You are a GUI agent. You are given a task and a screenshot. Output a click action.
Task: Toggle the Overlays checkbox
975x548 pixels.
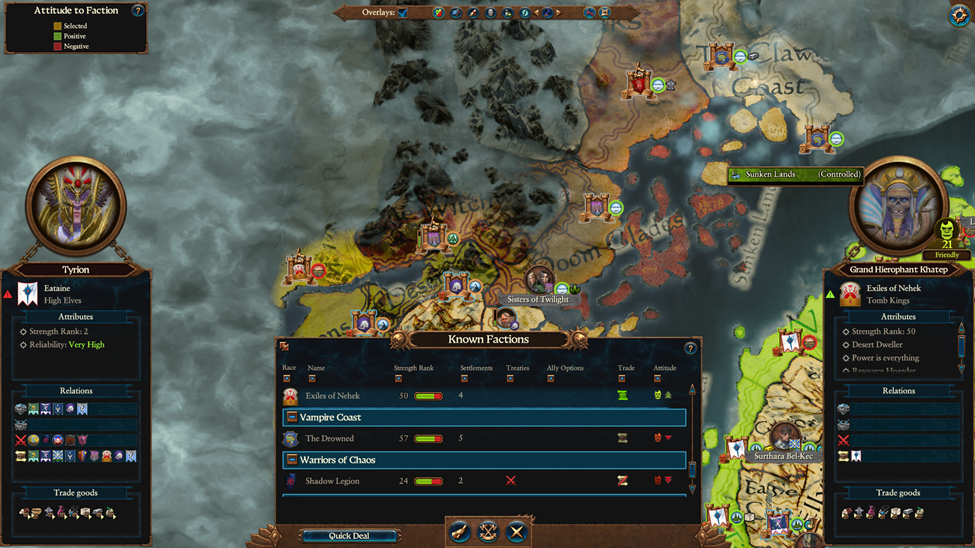click(403, 13)
